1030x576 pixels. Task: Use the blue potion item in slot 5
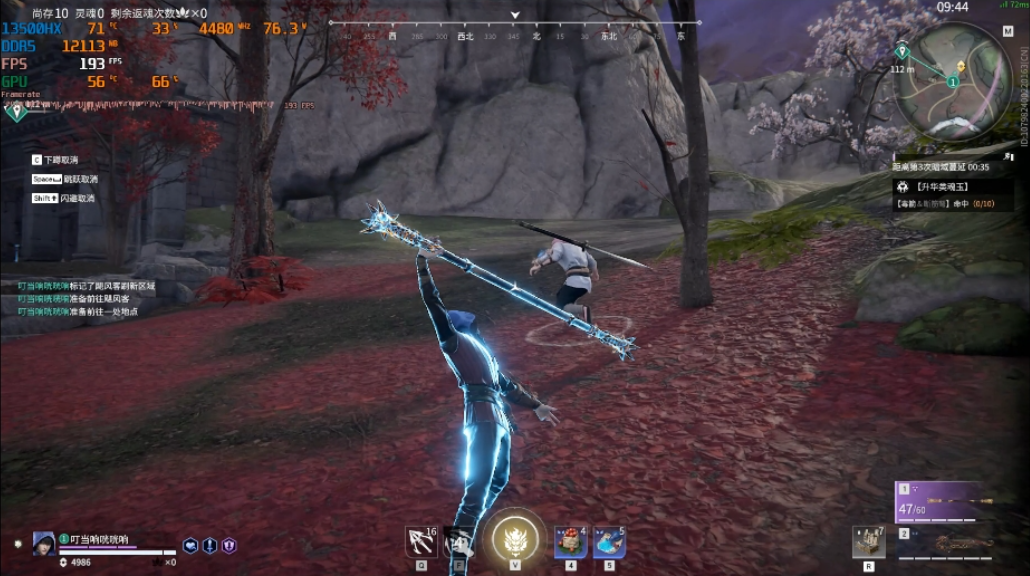(x=609, y=541)
